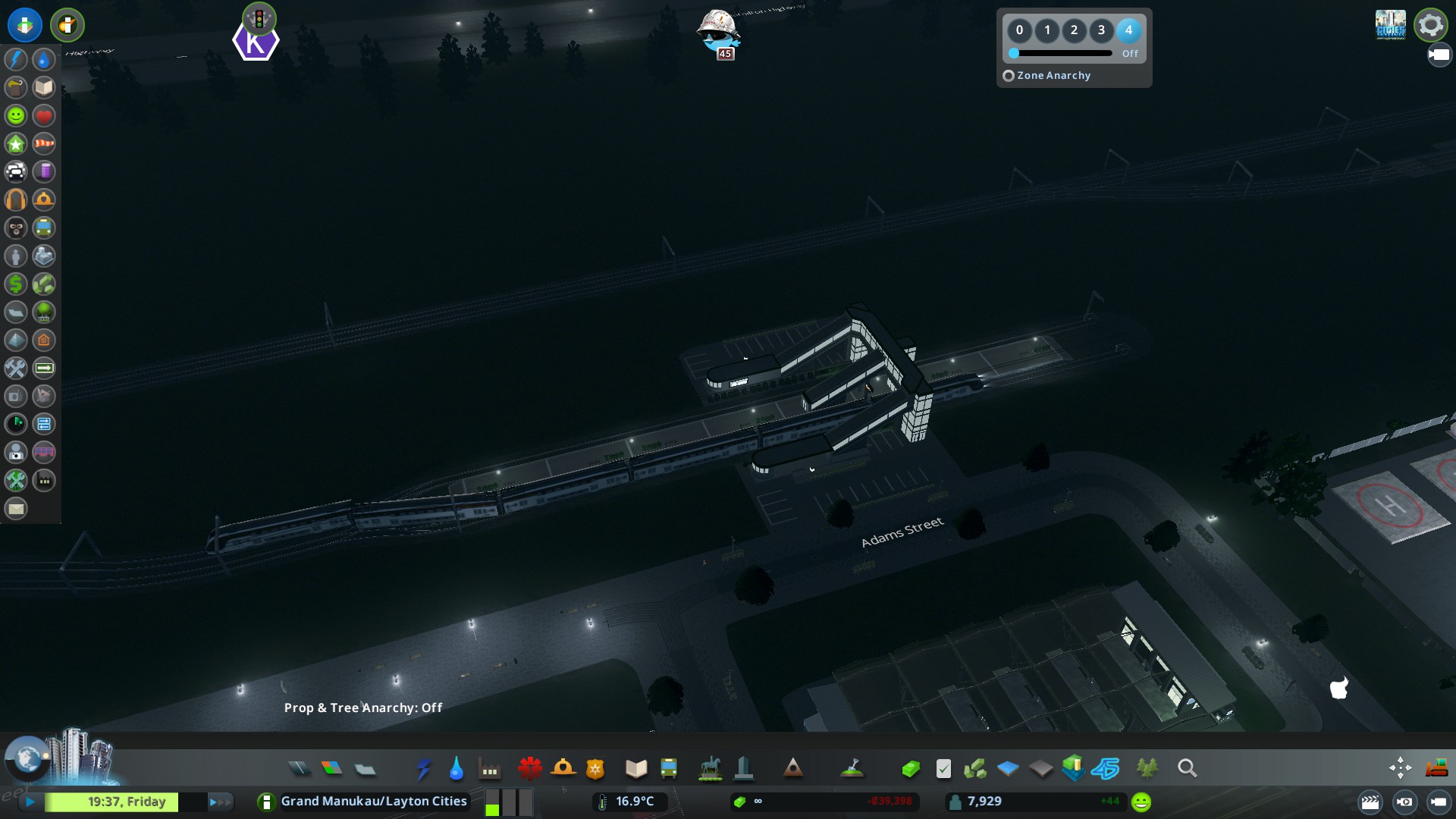Screen dimensions: 1456x819
Task: Open the Public Transport bus menu
Action: 669,769
